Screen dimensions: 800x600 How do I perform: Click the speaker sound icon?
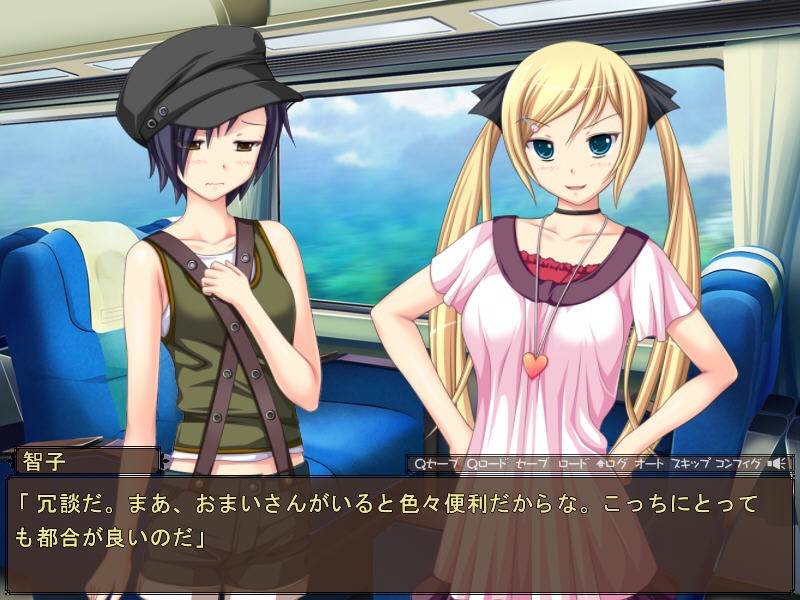coord(777,464)
